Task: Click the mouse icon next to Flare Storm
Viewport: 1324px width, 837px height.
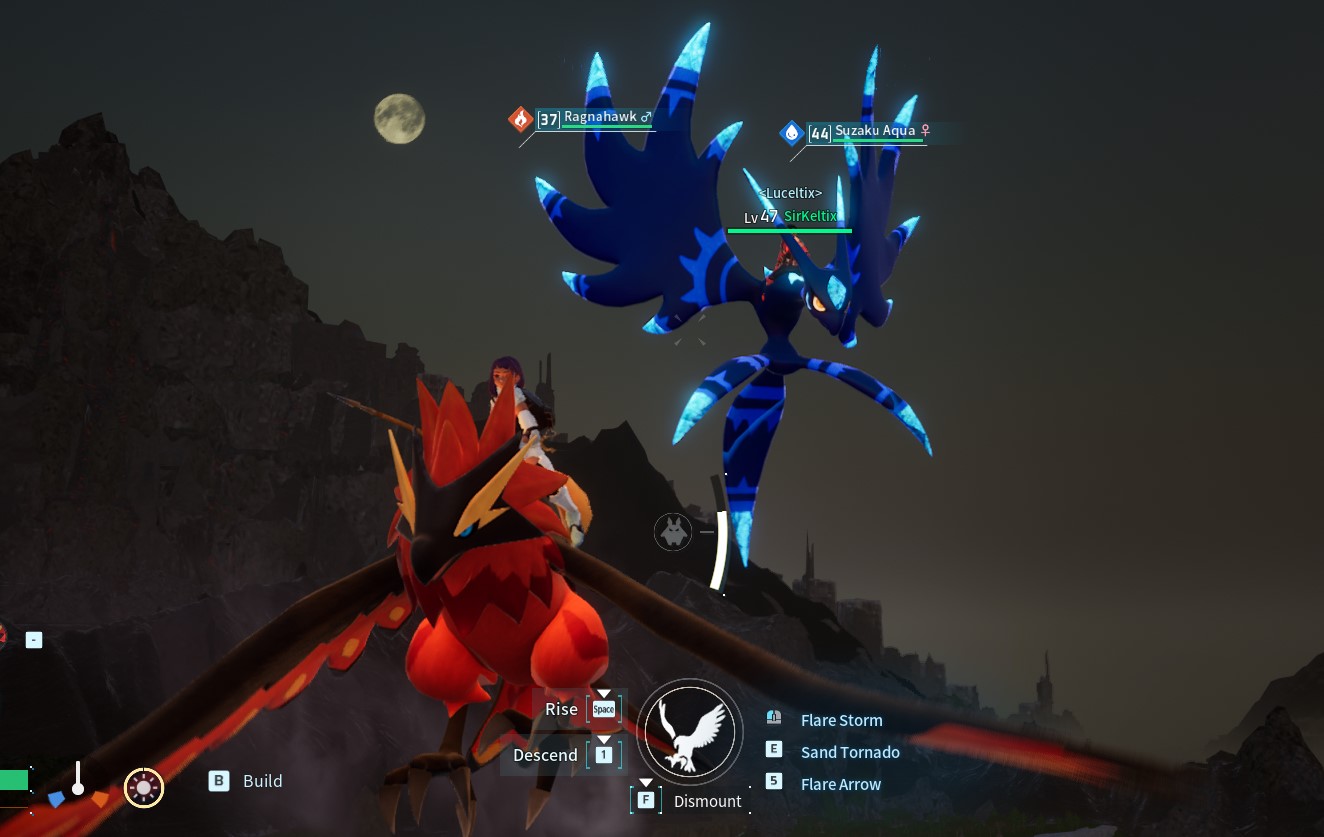Action: coord(773,717)
